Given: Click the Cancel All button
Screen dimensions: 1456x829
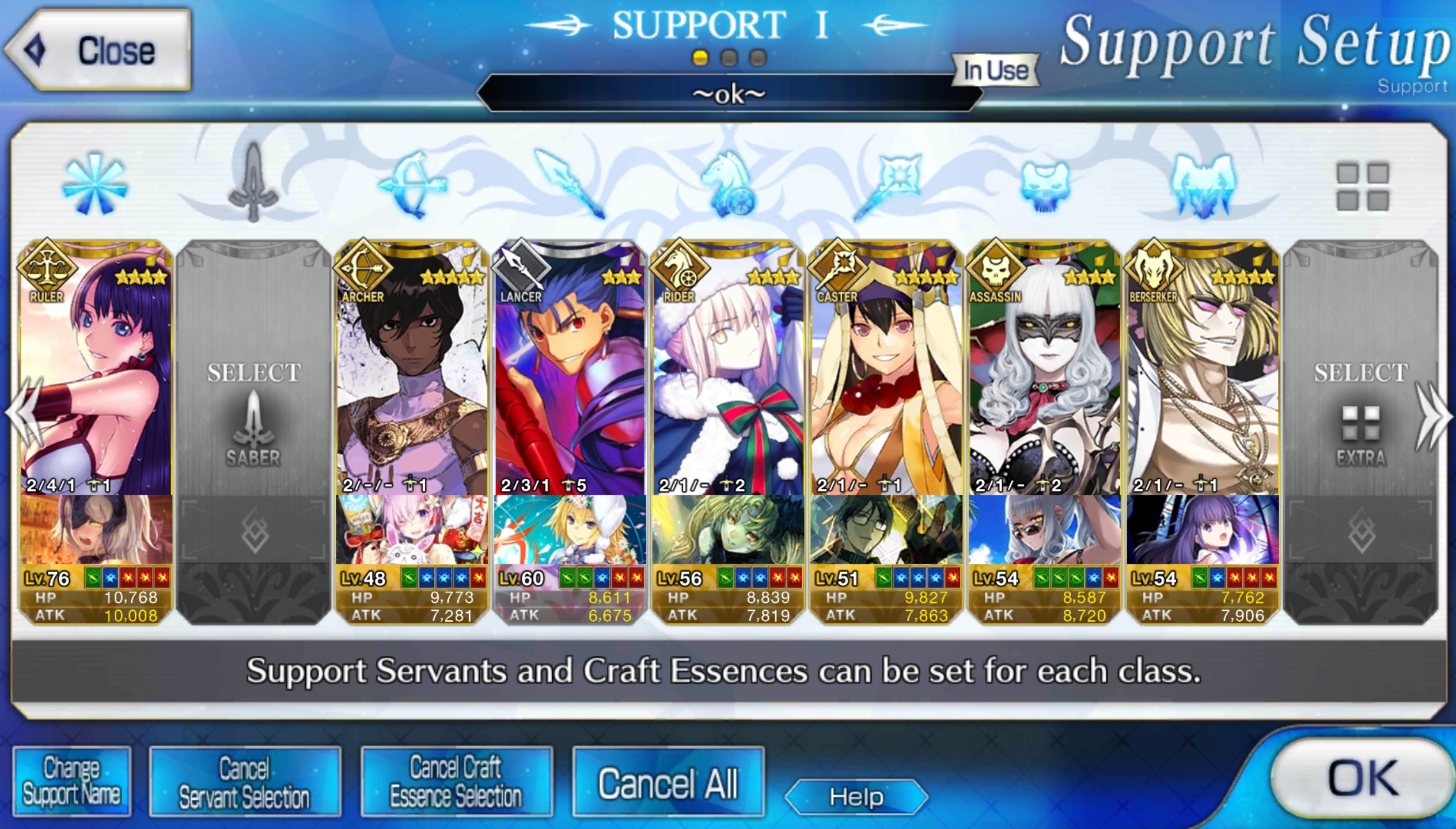Looking at the screenshot, I should click(668, 782).
